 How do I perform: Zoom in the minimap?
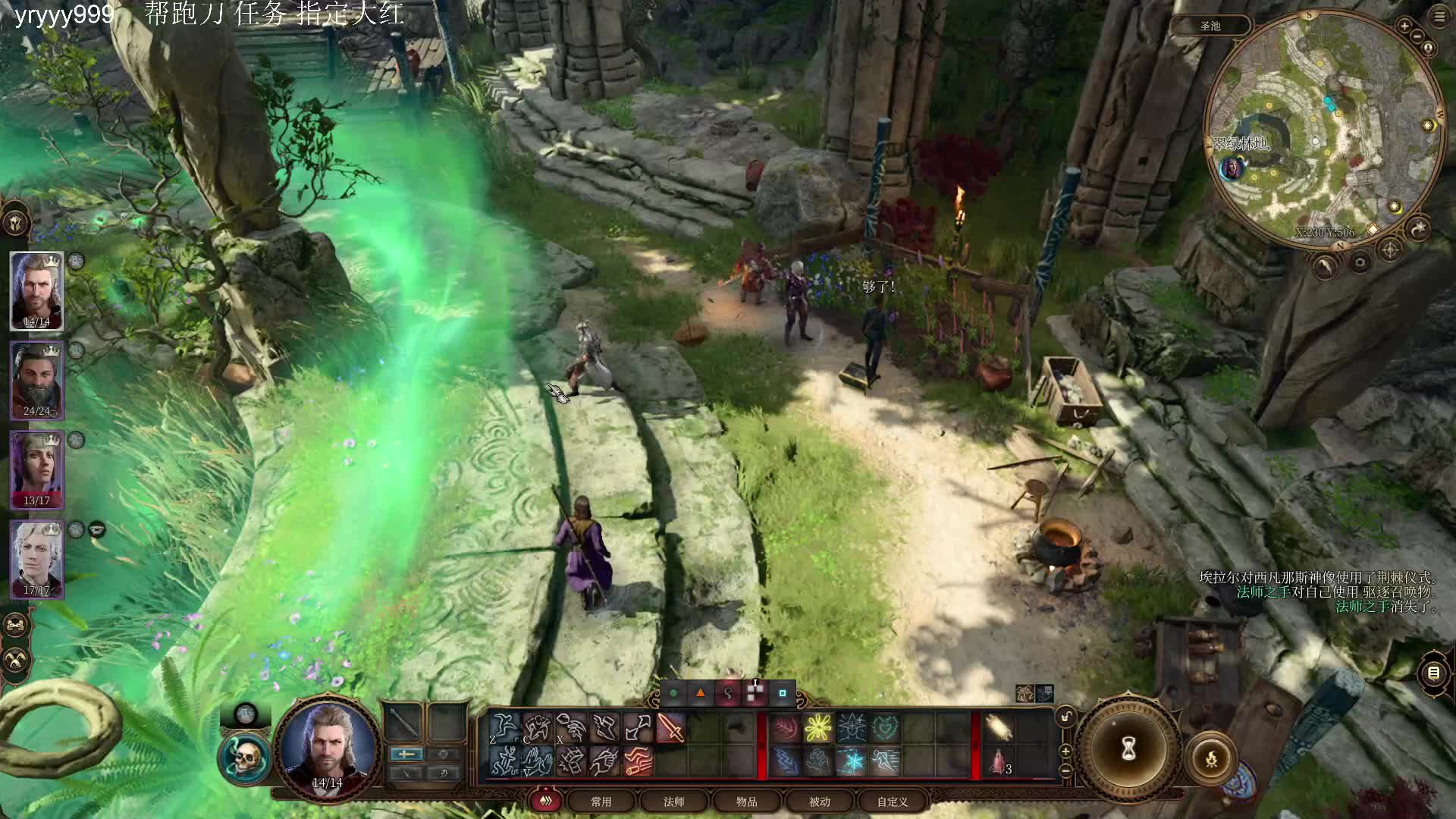coord(1404,27)
